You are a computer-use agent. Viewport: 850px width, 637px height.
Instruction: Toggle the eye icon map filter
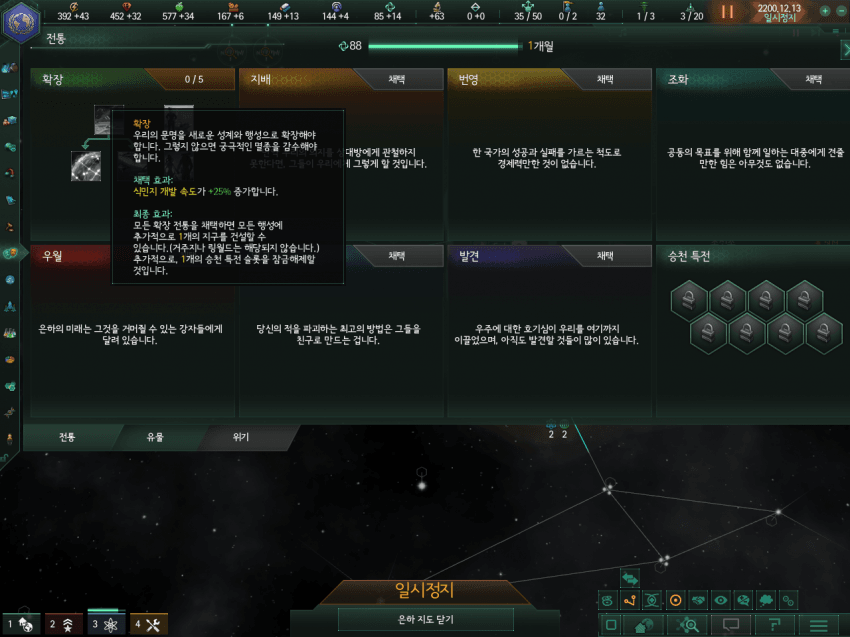coord(721,600)
